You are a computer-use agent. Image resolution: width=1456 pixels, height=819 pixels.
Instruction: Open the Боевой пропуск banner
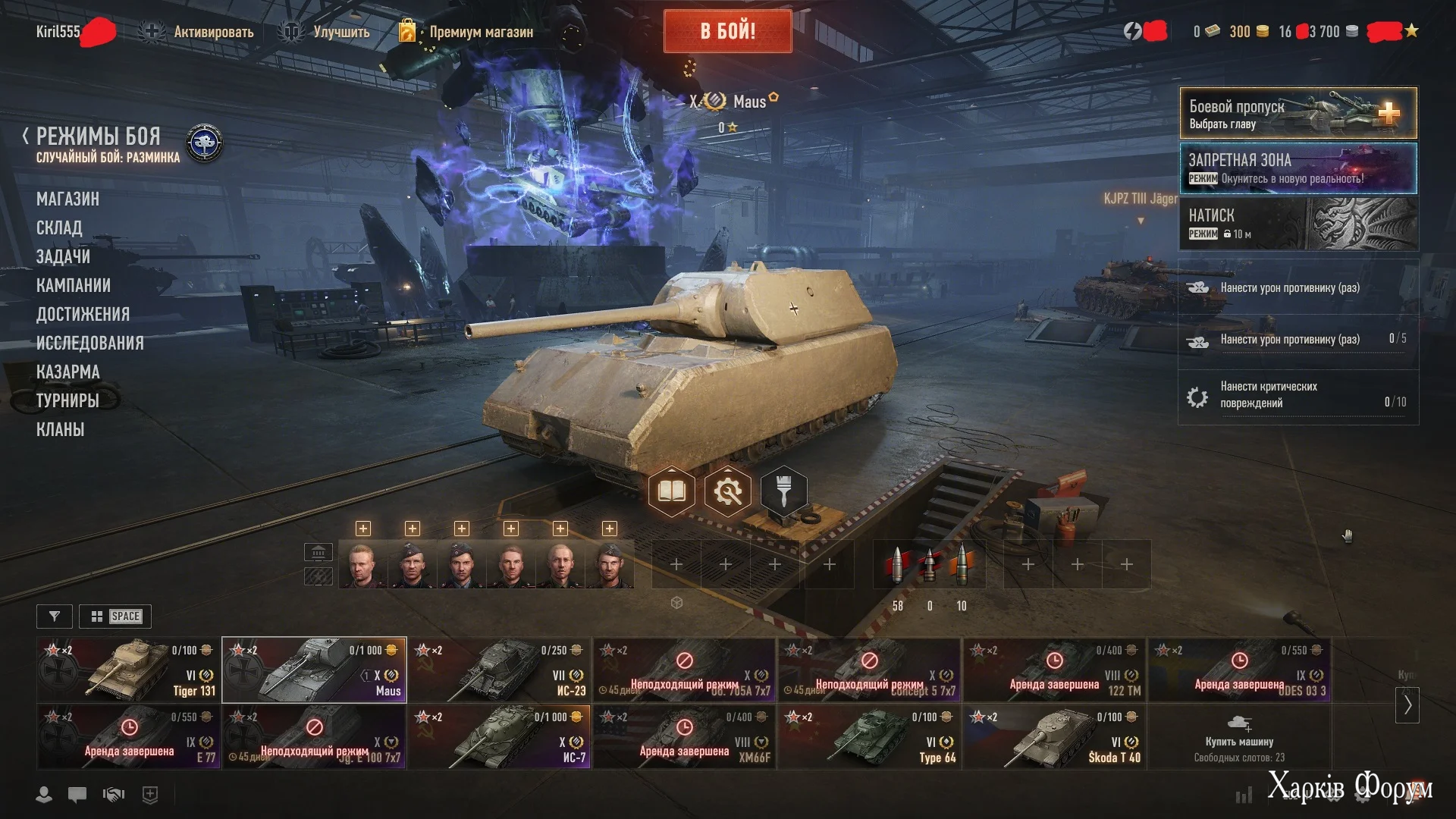(1298, 113)
